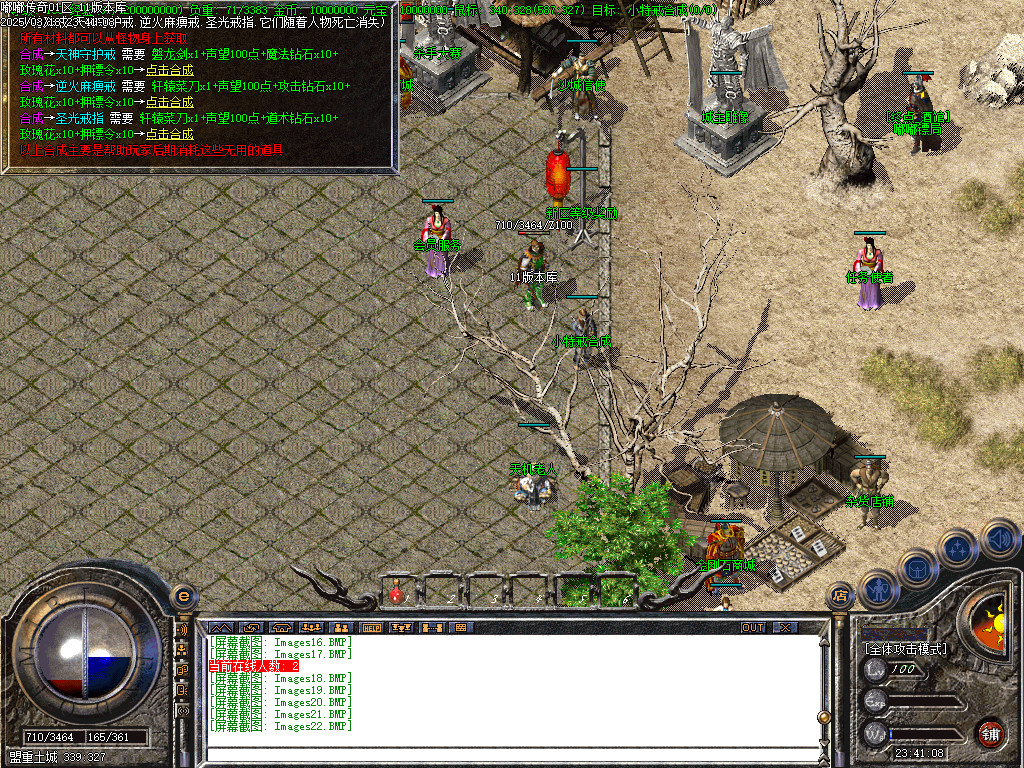Click the OUT button above chat
This screenshot has height=768, width=1024.
tap(753, 627)
